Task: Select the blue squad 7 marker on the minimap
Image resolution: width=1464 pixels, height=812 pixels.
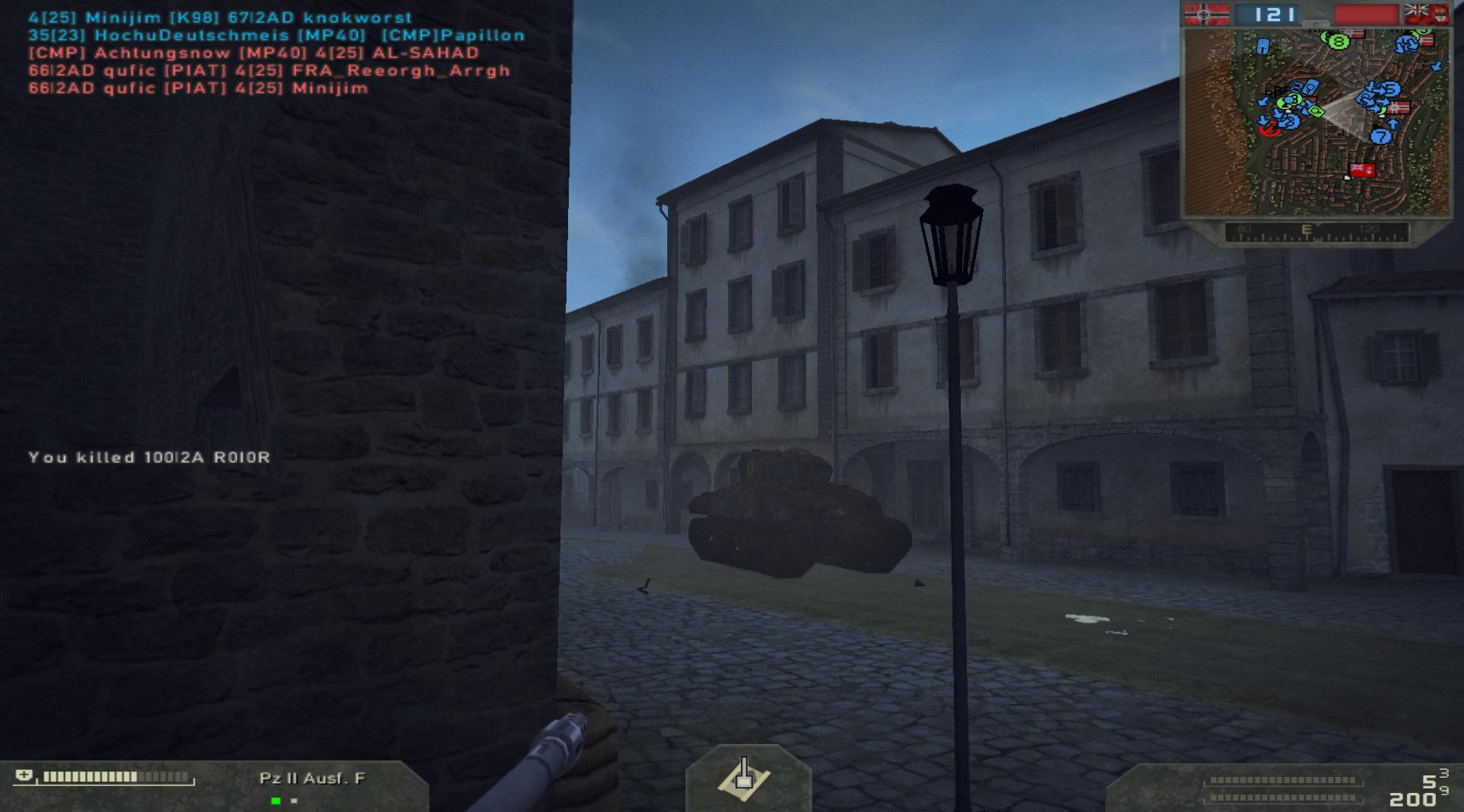Action: point(1380,137)
